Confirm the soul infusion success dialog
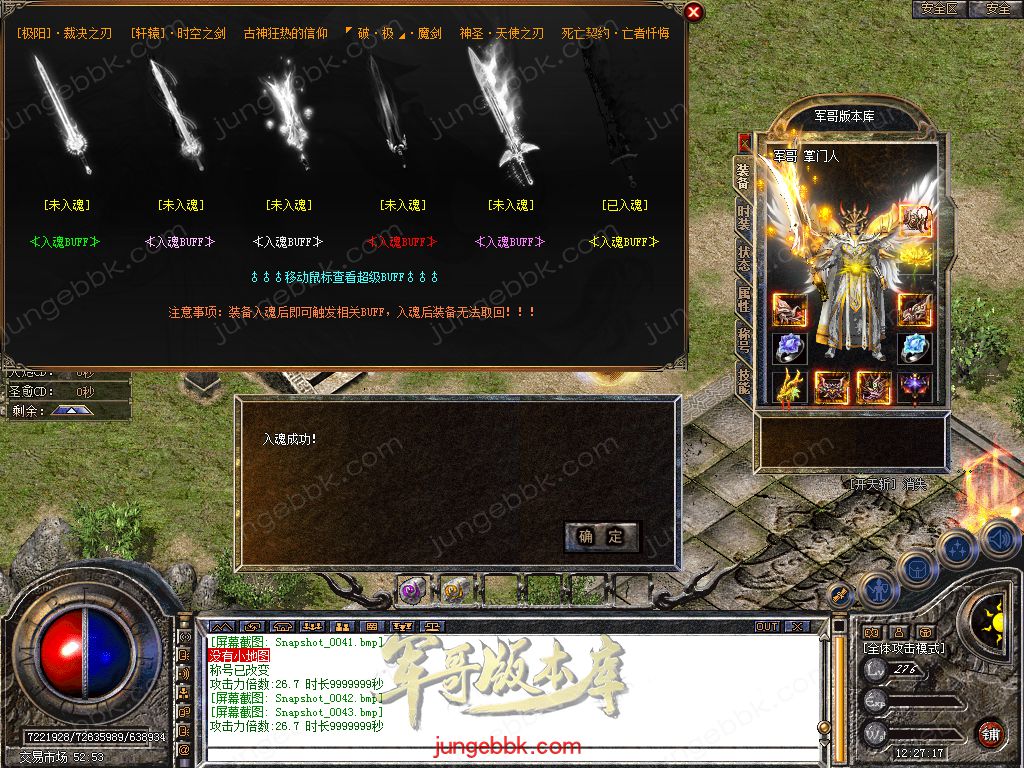 coord(600,537)
